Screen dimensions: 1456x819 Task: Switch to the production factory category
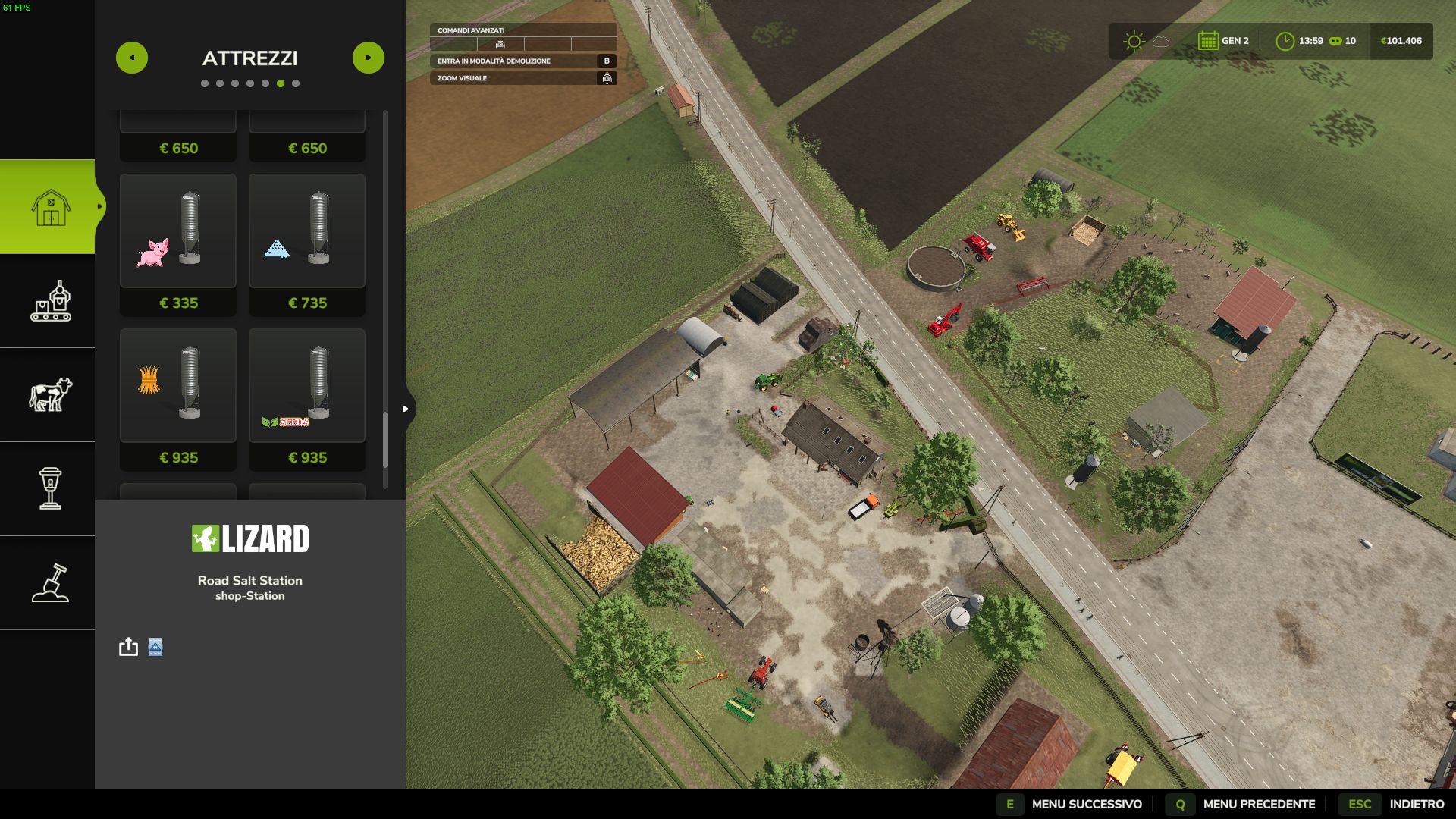point(50,301)
